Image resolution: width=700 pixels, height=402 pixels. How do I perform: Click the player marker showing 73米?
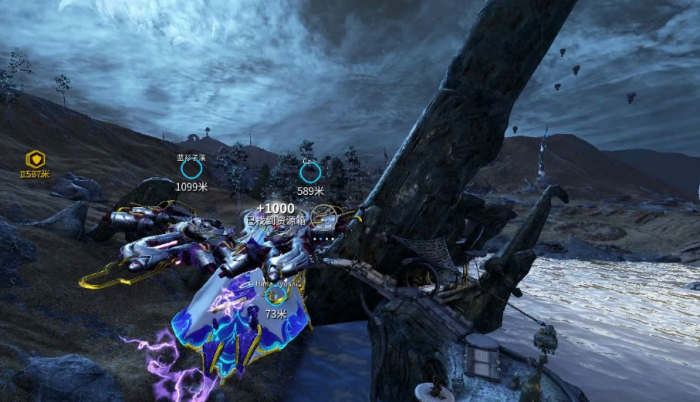click(276, 296)
